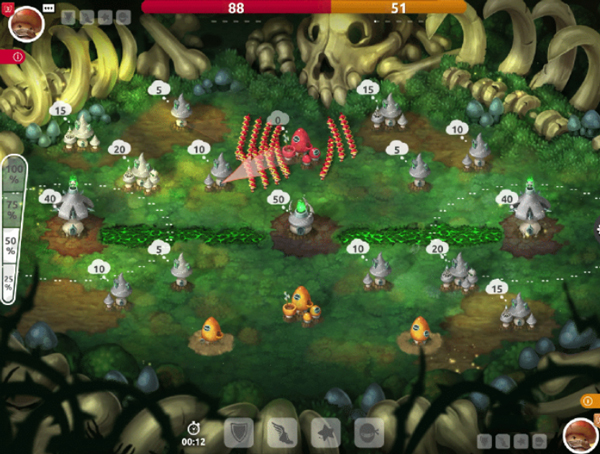This screenshot has width=600, height=454.
Task: Activate the shield skill icon
Action: click(238, 432)
